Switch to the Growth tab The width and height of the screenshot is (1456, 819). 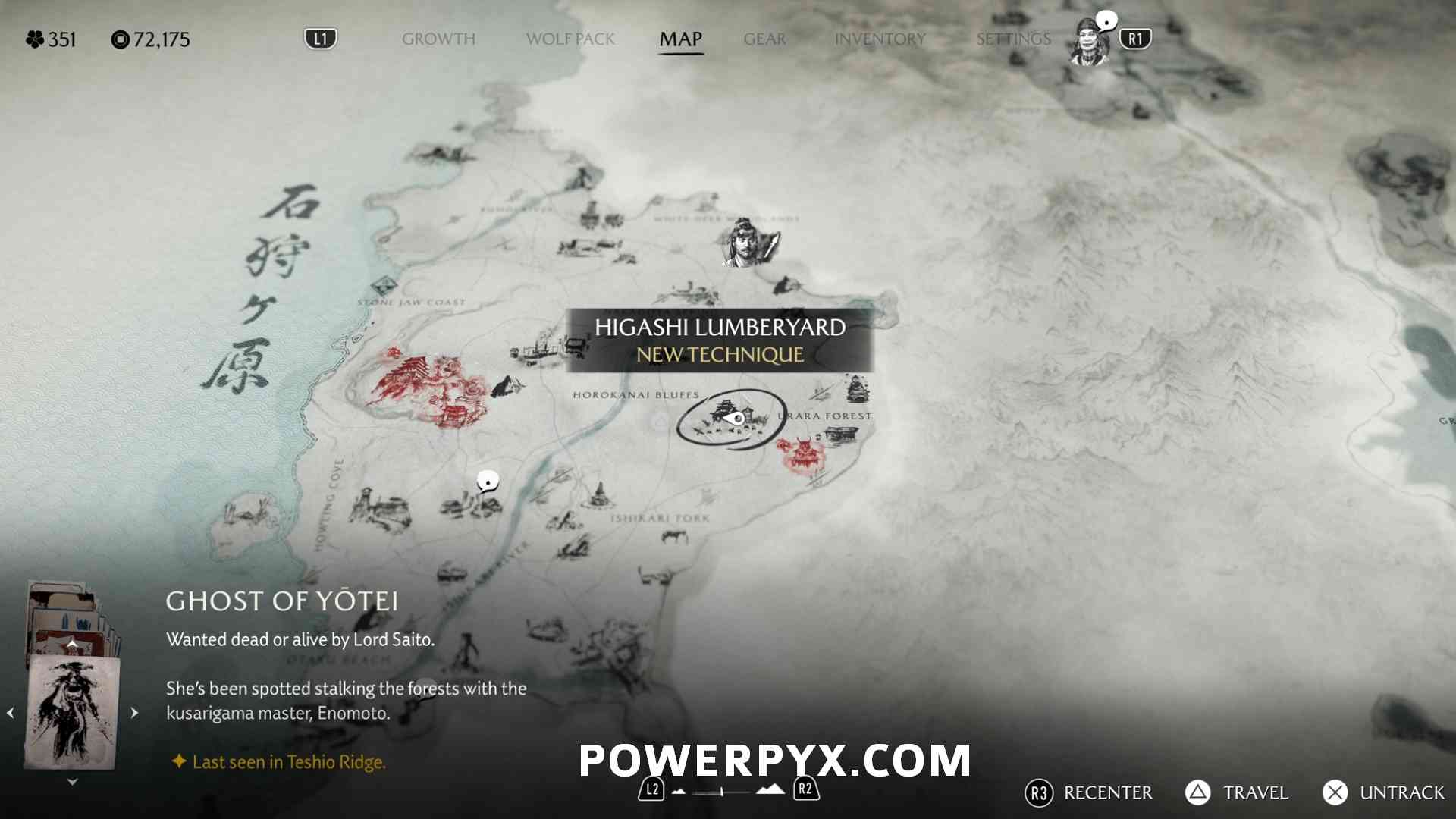point(438,39)
